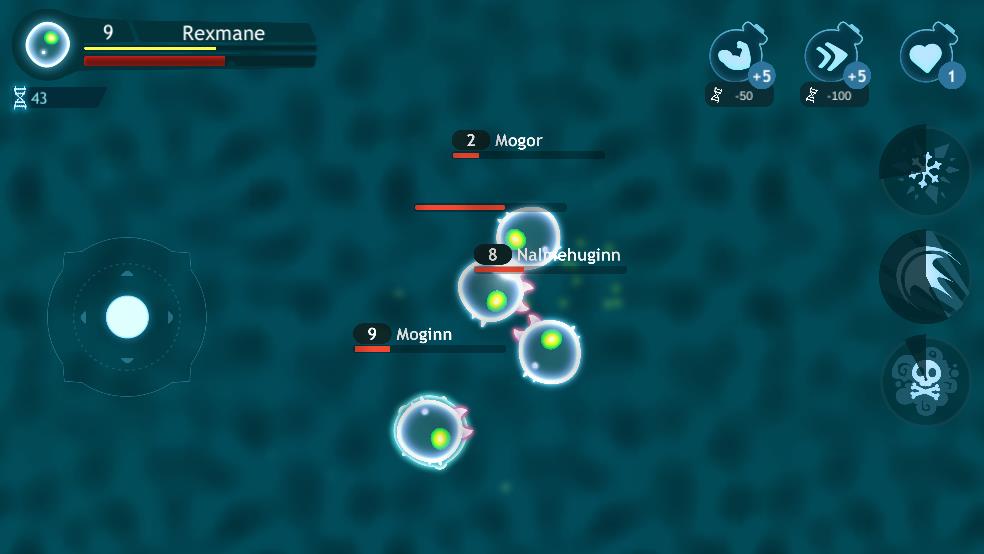Trigger the claw dash ability

click(924, 277)
